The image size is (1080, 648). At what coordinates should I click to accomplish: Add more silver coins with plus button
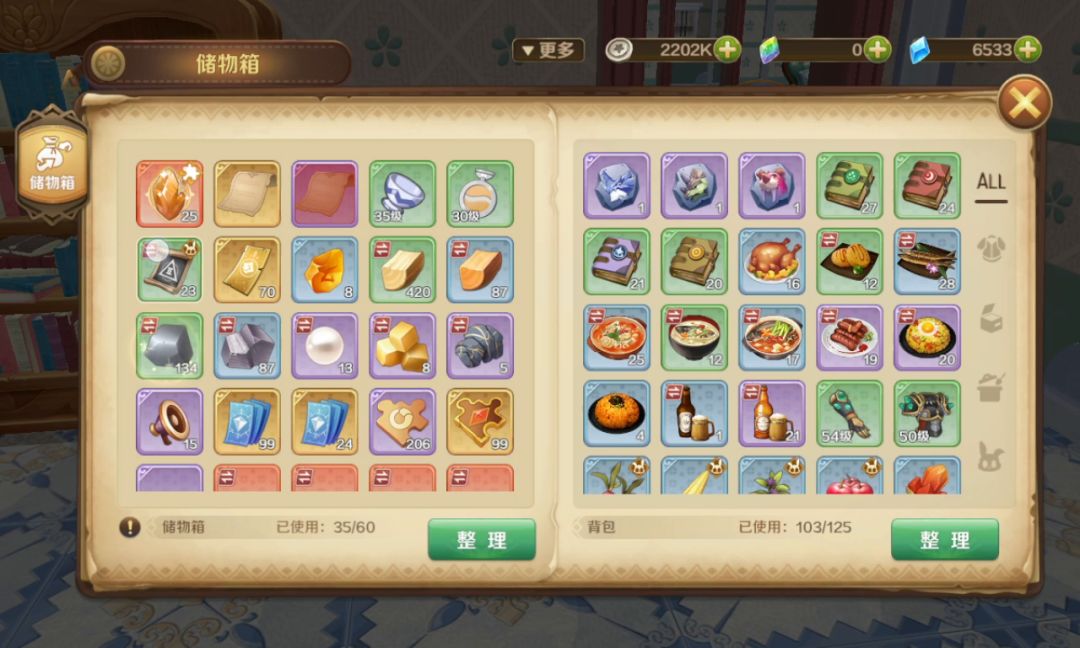pos(727,49)
